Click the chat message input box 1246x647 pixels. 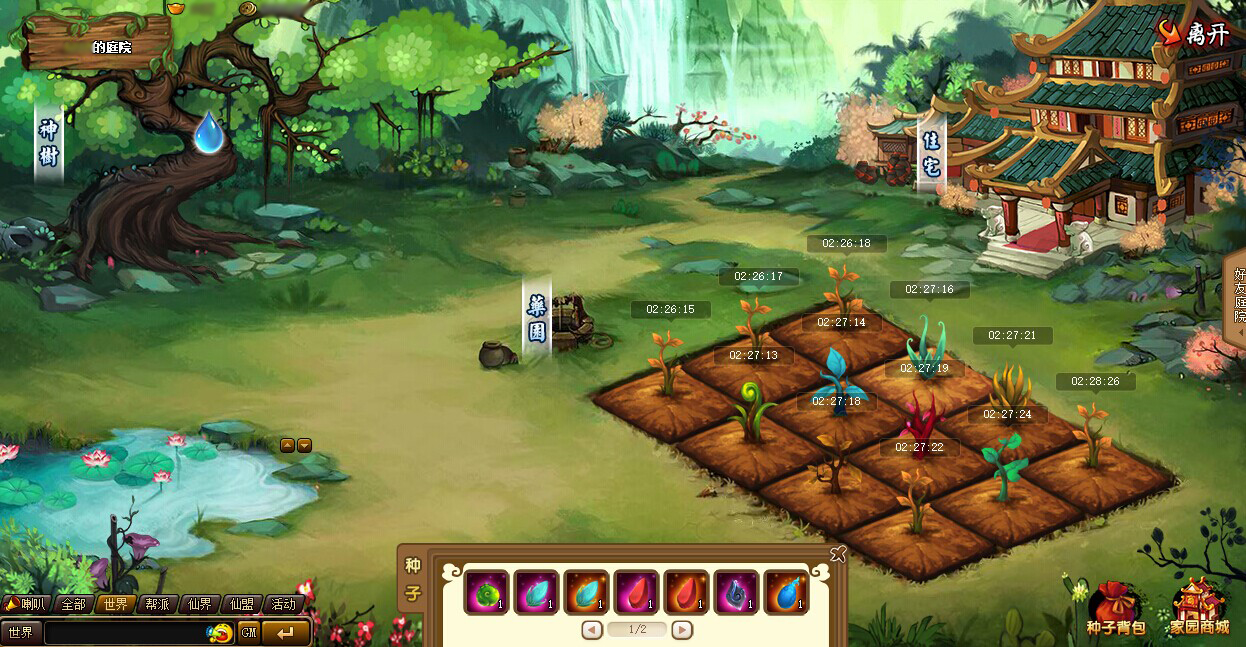(x=125, y=633)
